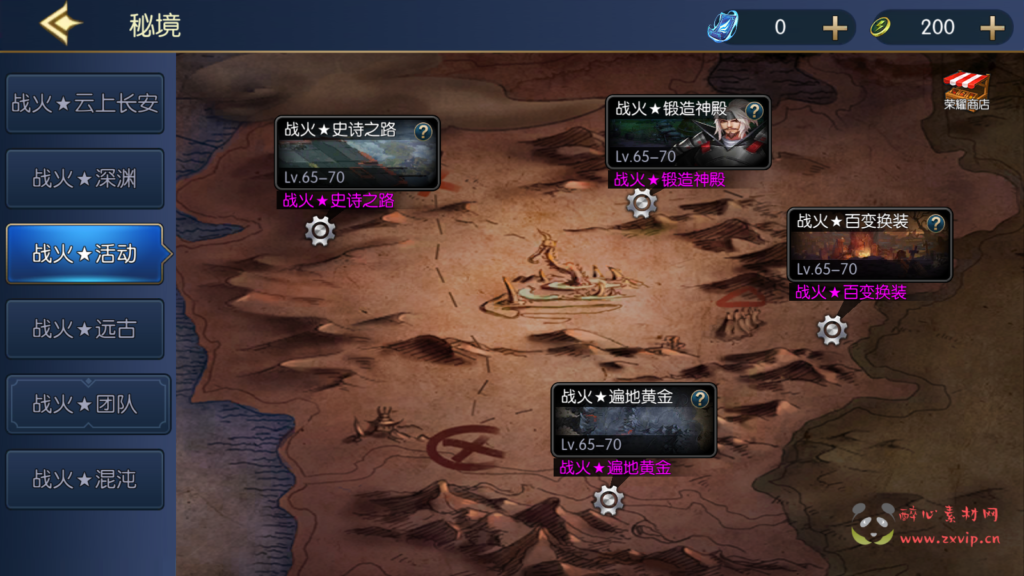Open the 荣耀商店 shop
1024x576 pixels.
click(966, 90)
